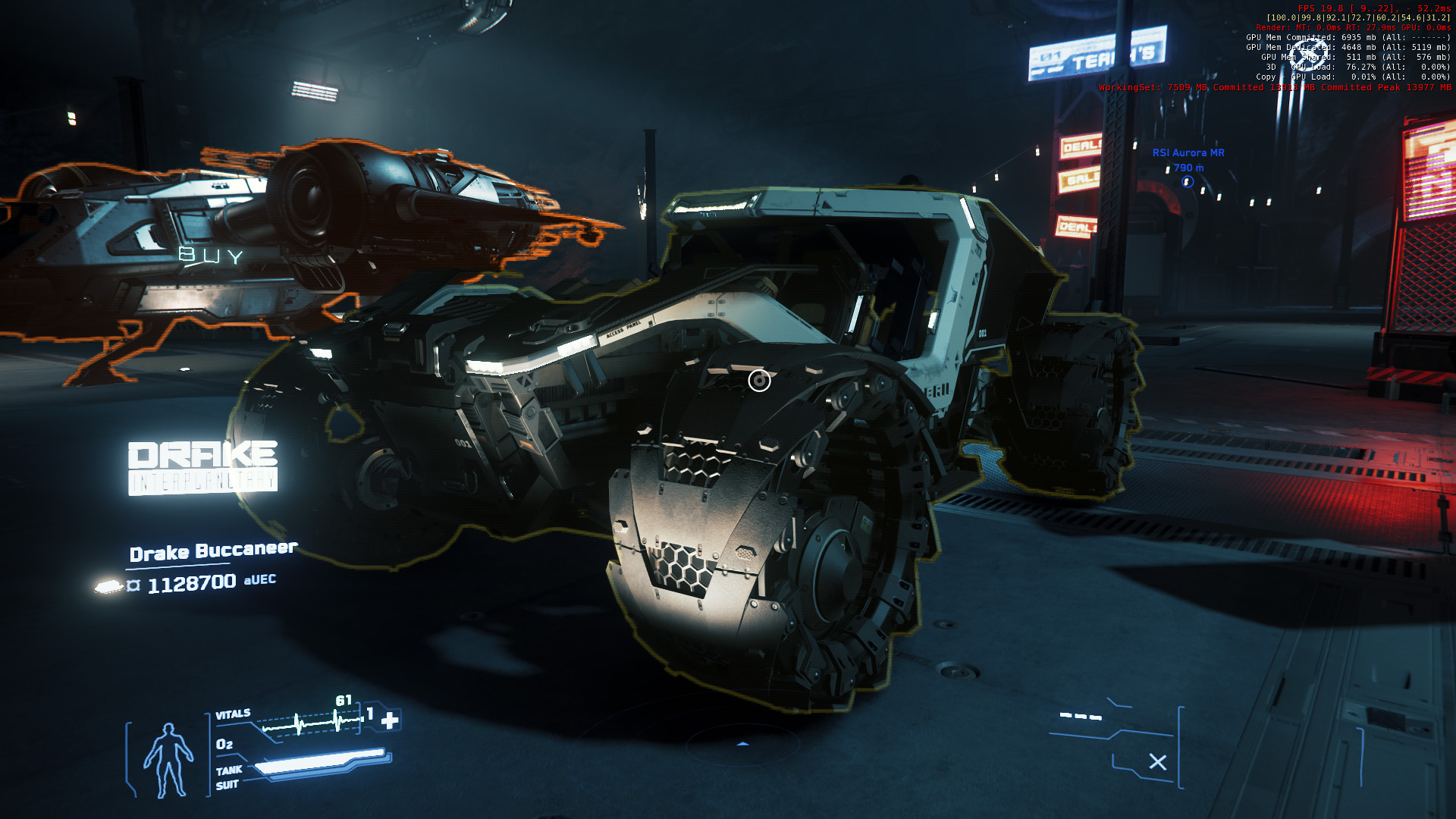Image resolution: width=1456 pixels, height=819 pixels.
Task: Select the BUY option on the ship
Action: (211, 256)
